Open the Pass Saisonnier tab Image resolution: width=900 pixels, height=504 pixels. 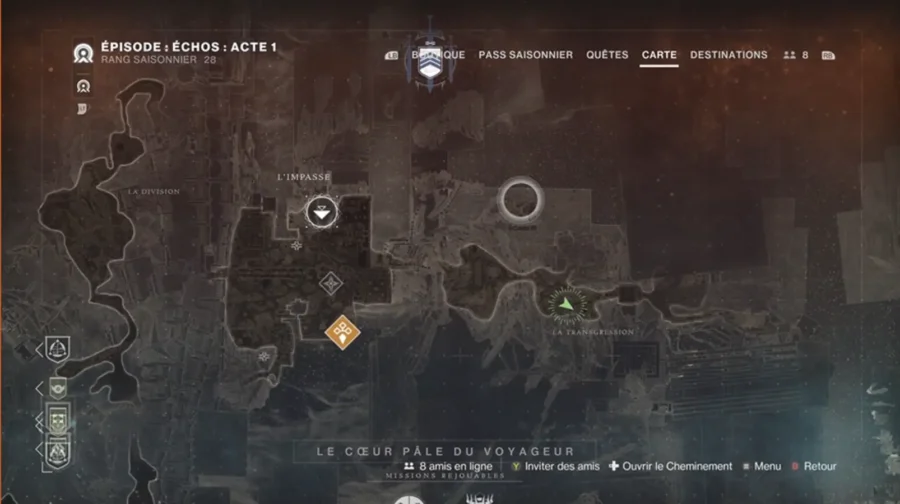click(x=525, y=55)
